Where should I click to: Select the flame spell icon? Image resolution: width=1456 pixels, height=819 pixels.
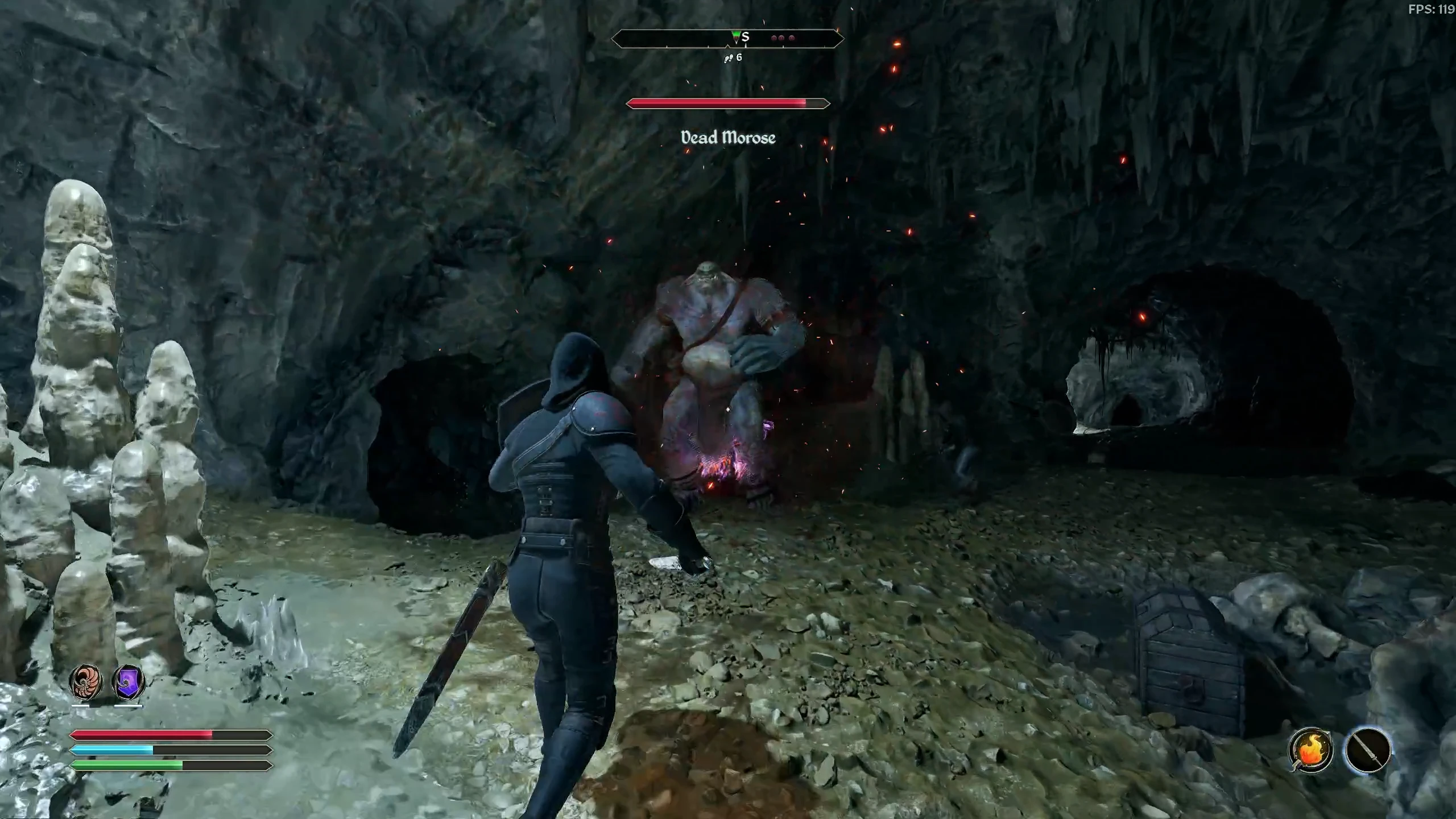pyautogui.click(x=1310, y=750)
